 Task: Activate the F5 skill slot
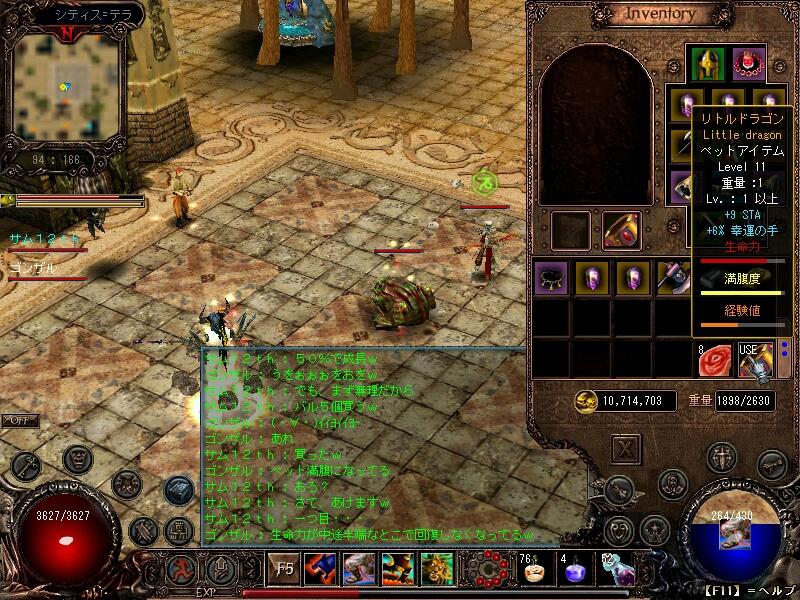[285, 569]
